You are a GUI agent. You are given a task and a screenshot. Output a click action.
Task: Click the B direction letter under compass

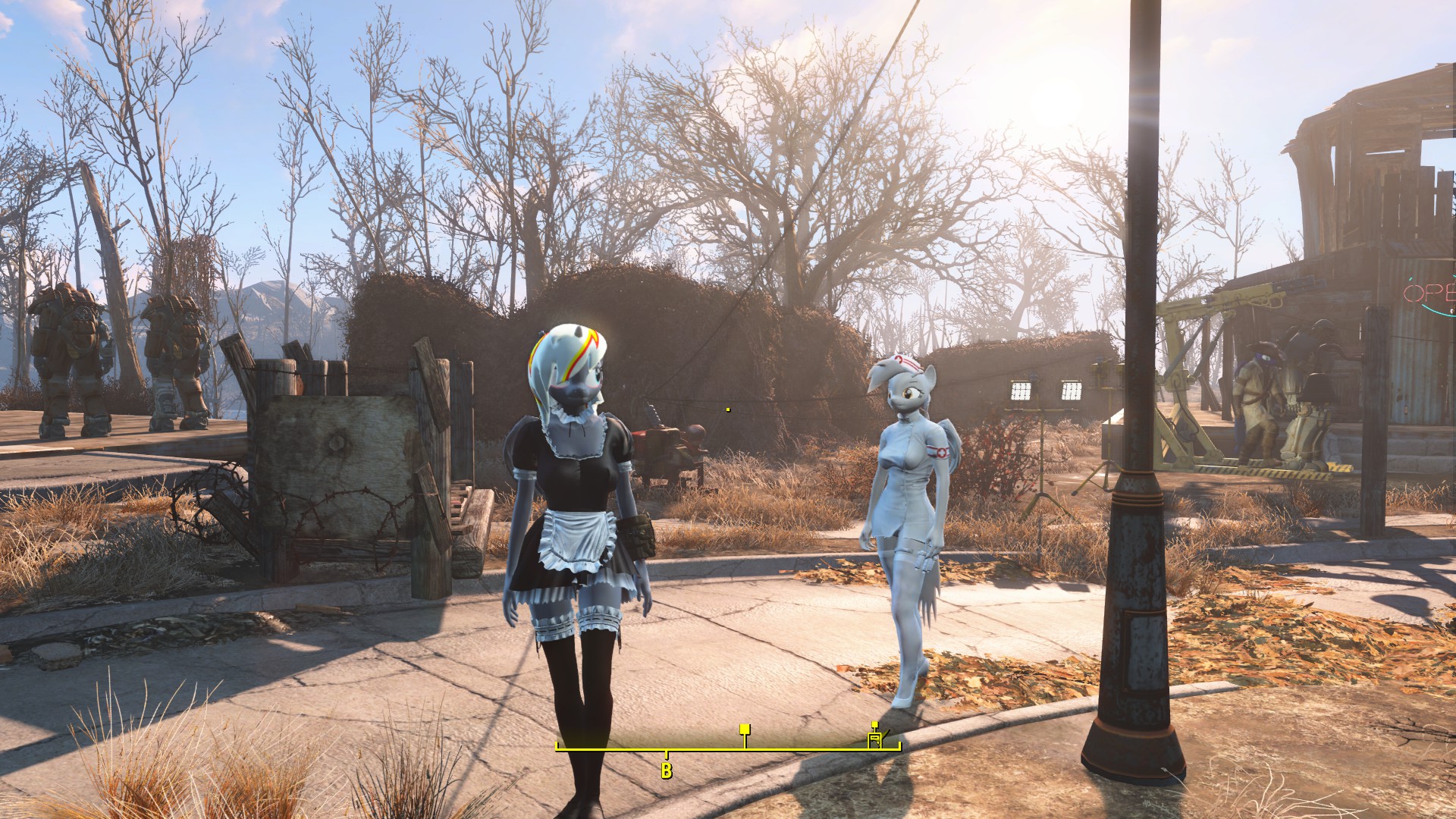[667, 771]
